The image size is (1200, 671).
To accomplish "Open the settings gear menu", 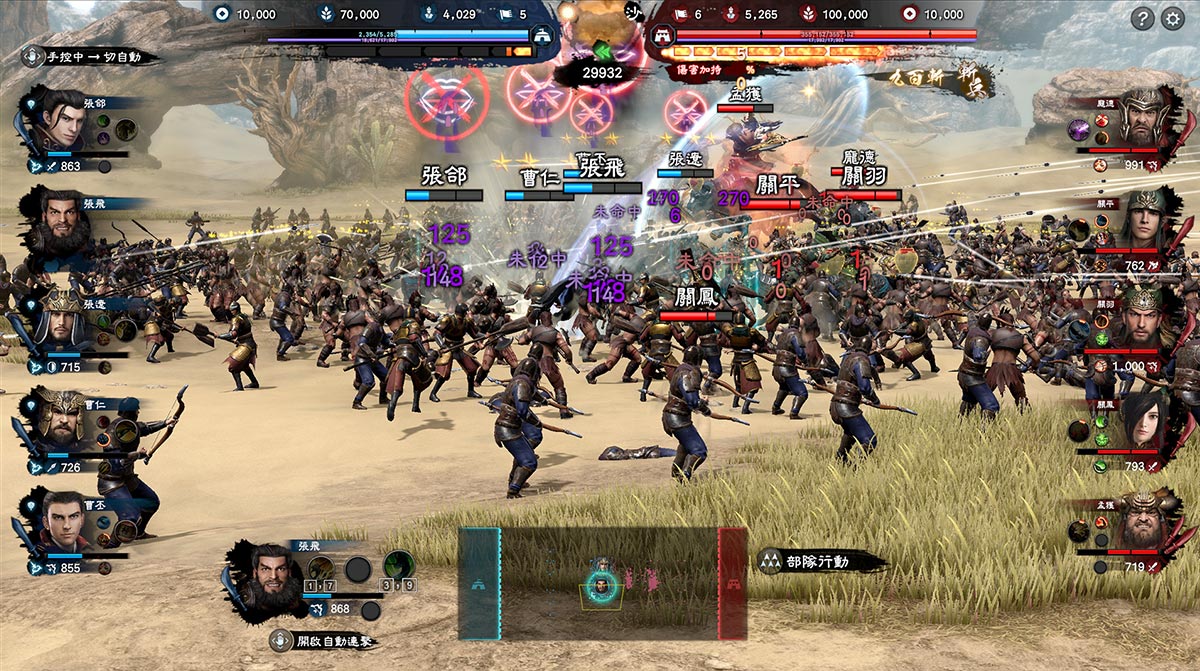I will point(1172,18).
